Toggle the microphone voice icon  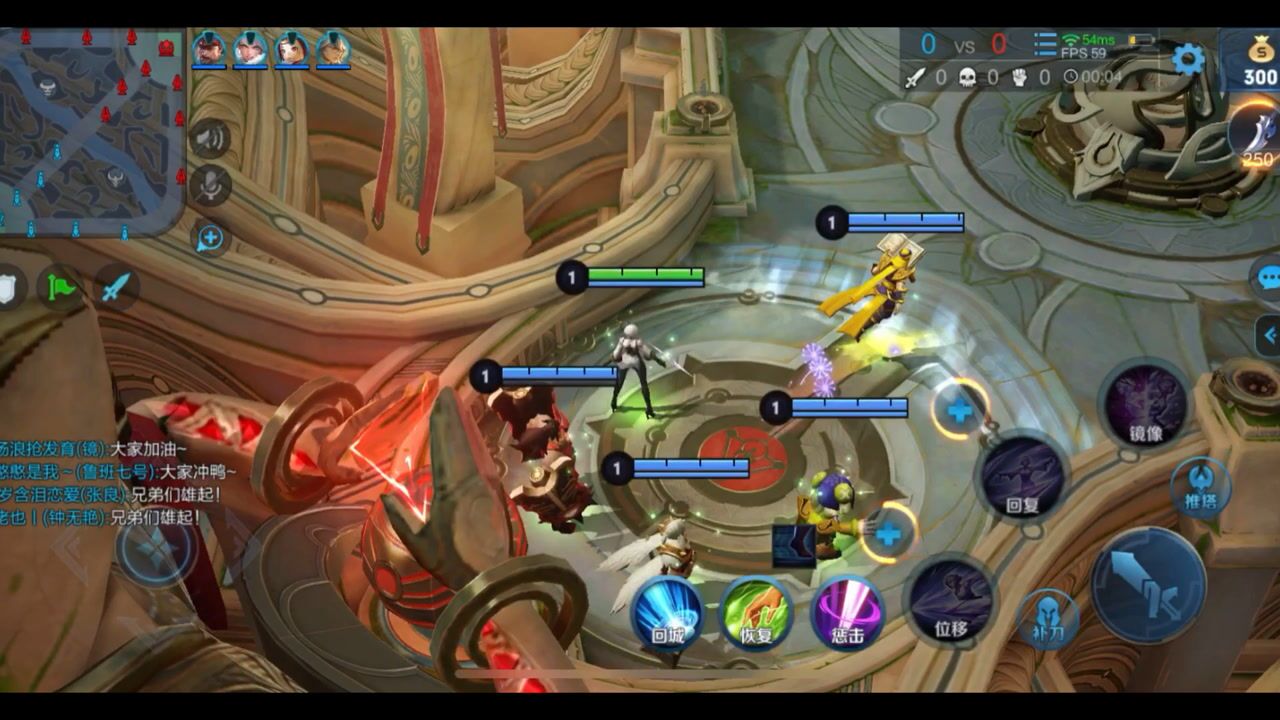point(210,187)
